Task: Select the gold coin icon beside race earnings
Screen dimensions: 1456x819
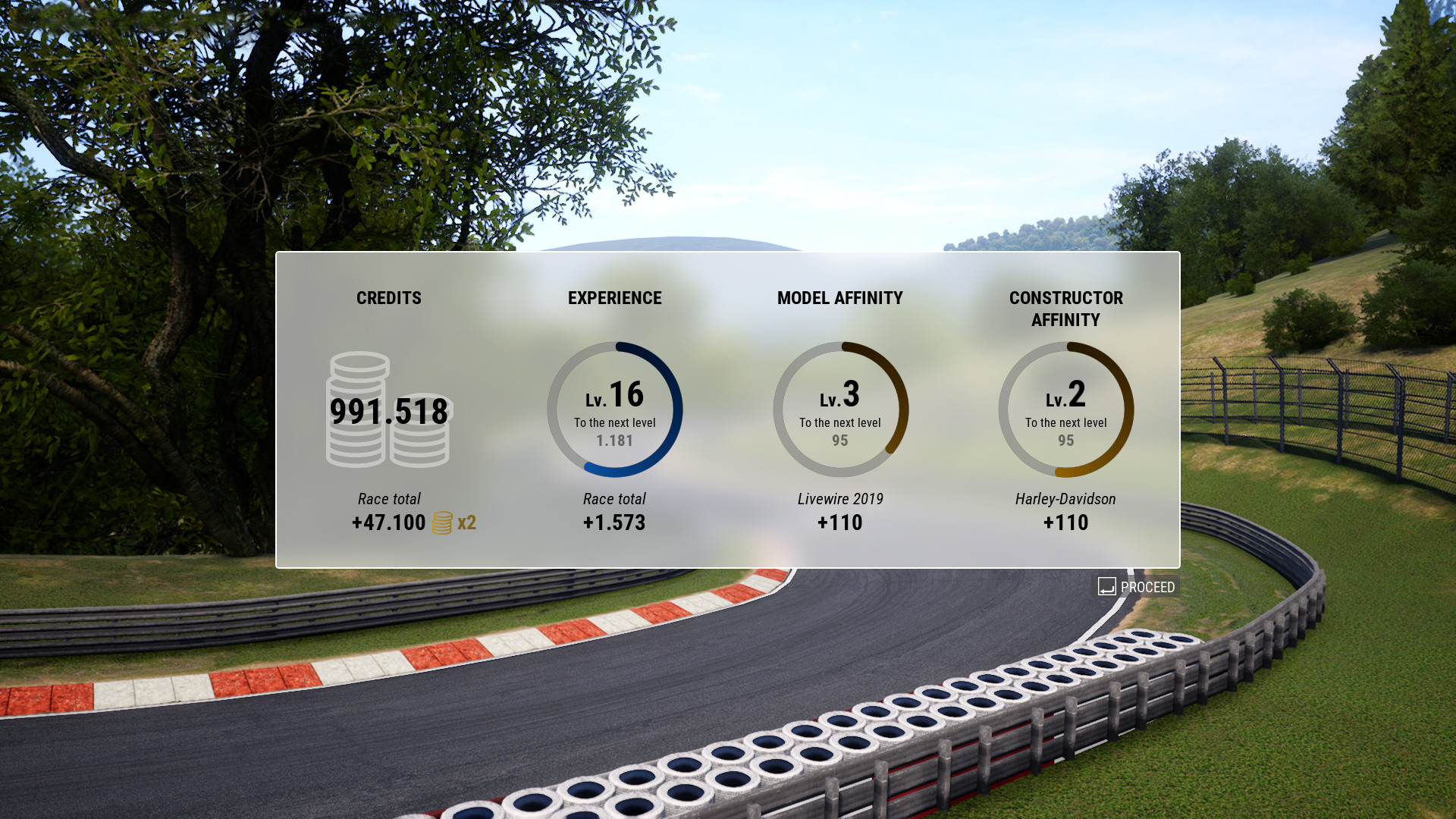Action: tap(442, 523)
